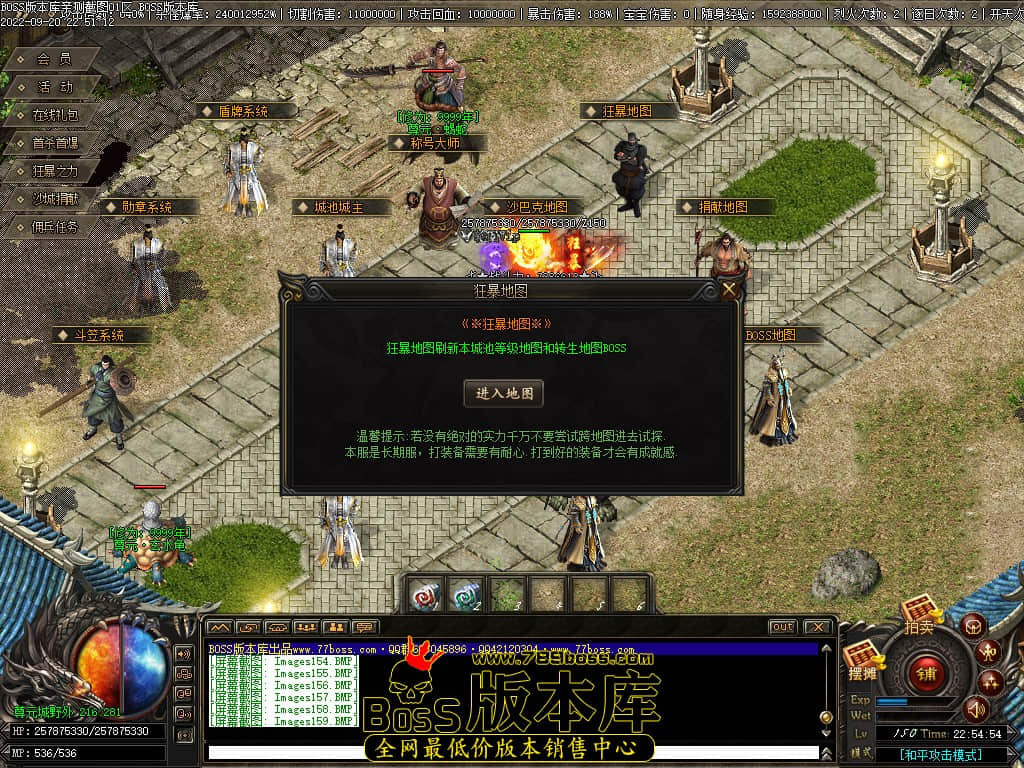
Task: Select the 在线礼包 online gift entry
Action: point(54,115)
